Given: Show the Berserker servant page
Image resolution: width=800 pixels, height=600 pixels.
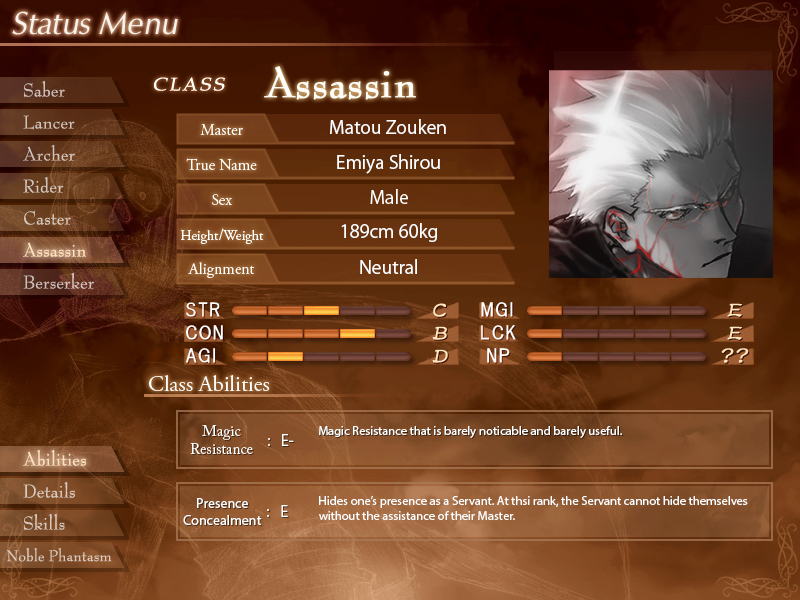Looking at the screenshot, I should (x=58, y=283).
